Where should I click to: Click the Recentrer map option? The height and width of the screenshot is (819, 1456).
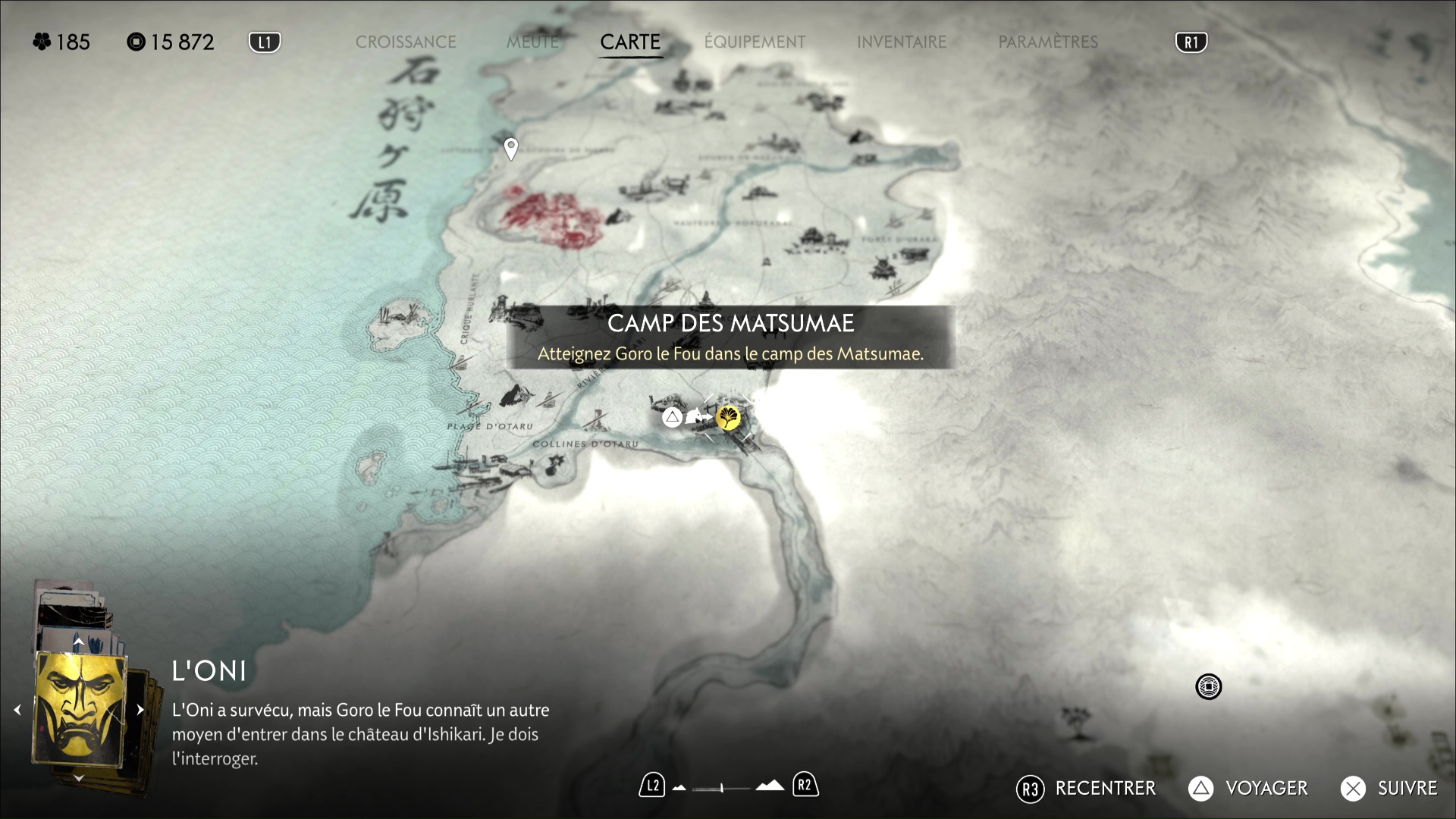pos(1086,789)
